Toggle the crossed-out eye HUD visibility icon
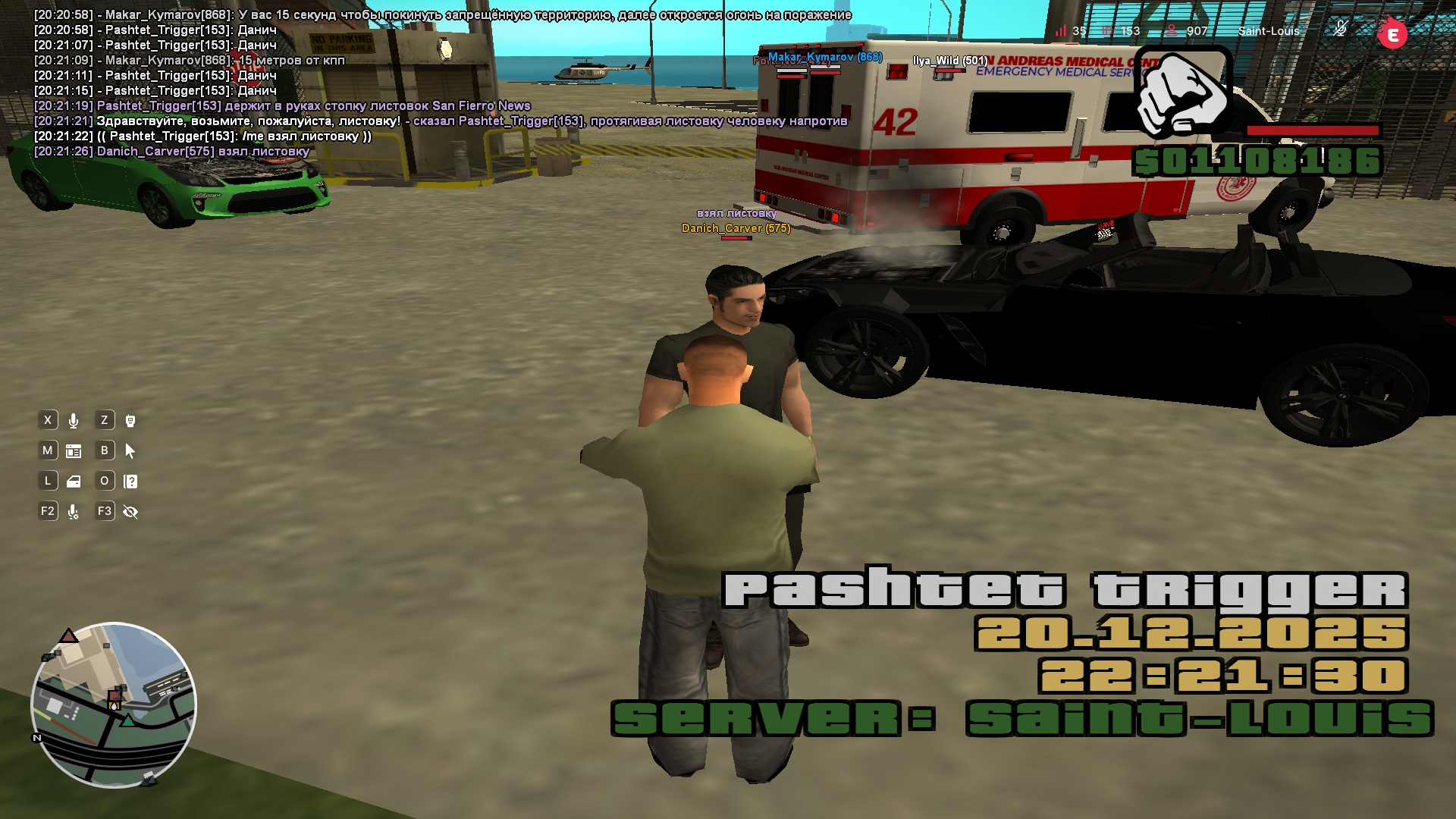1456x819 pixels. (x=130, y=513)
